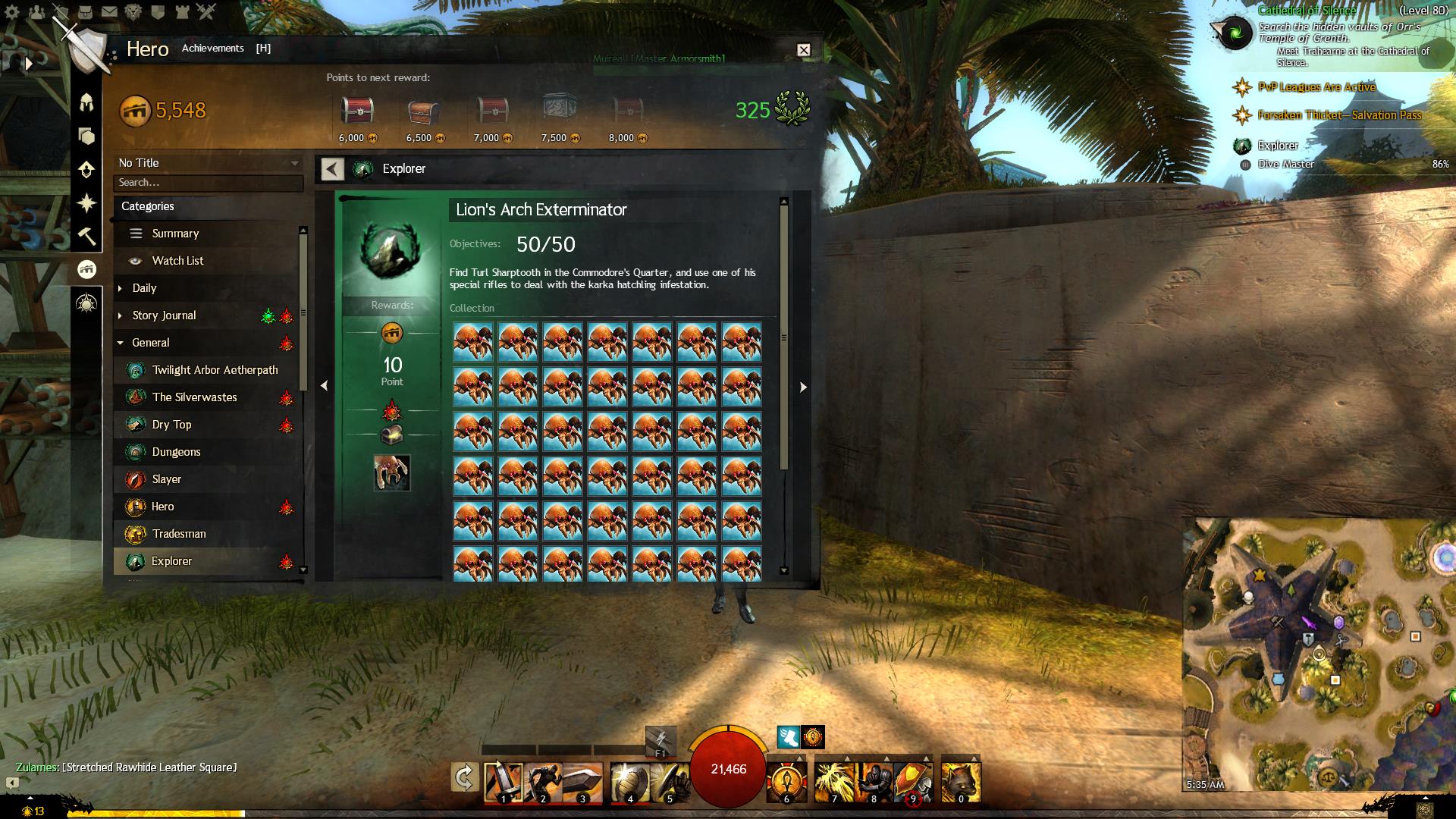Screen dimensions: 1456x819
Task: Select the Slayer category
Action: [x=166, y=479]
